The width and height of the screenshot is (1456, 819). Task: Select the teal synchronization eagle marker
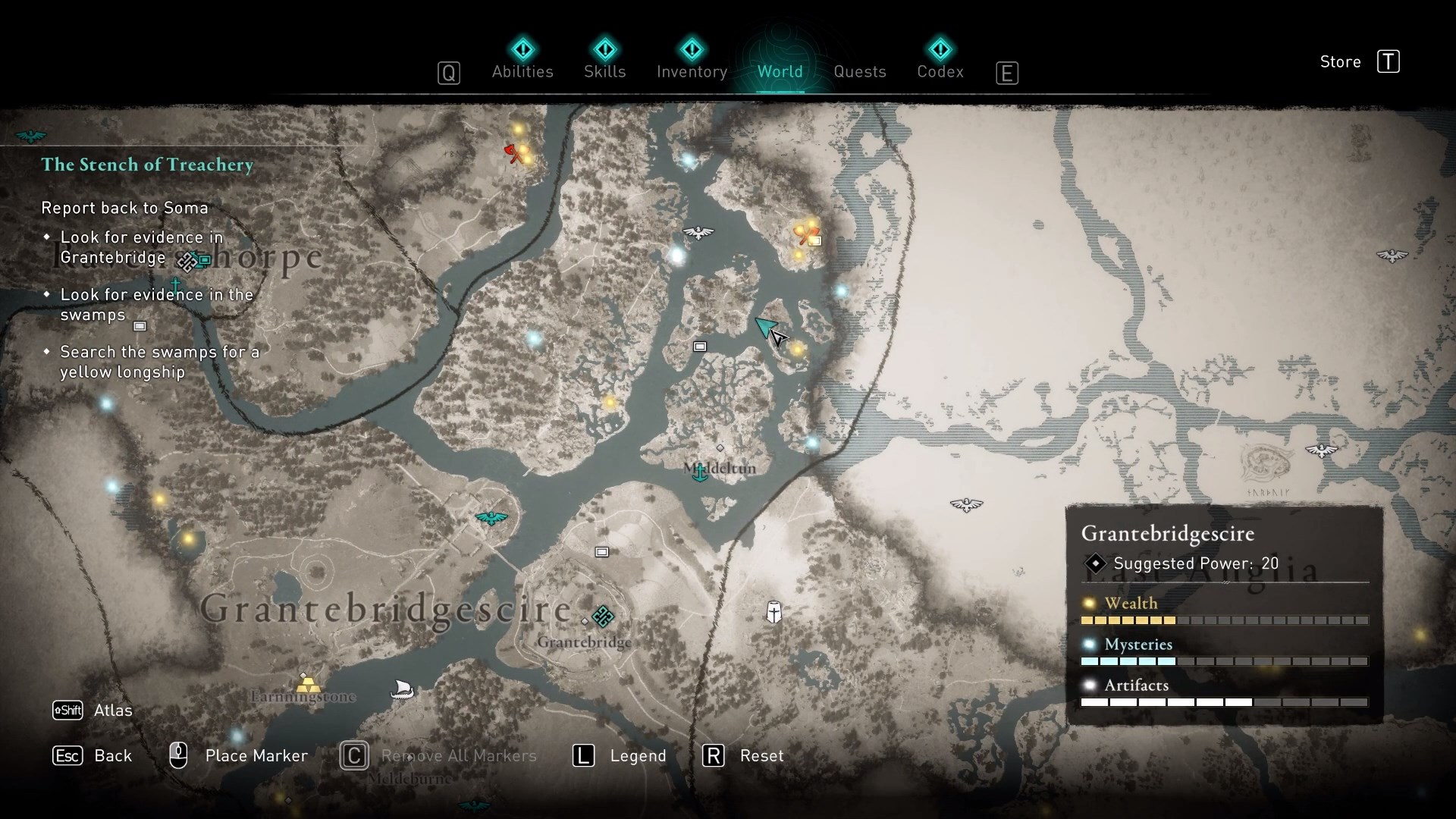click(491, 518)
